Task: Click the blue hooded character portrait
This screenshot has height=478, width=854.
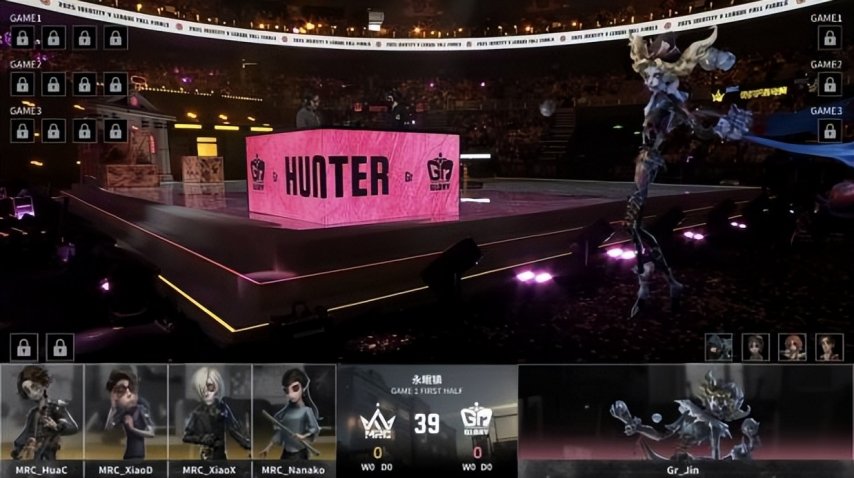Action: pyautogui.click(x=720, y=347)
